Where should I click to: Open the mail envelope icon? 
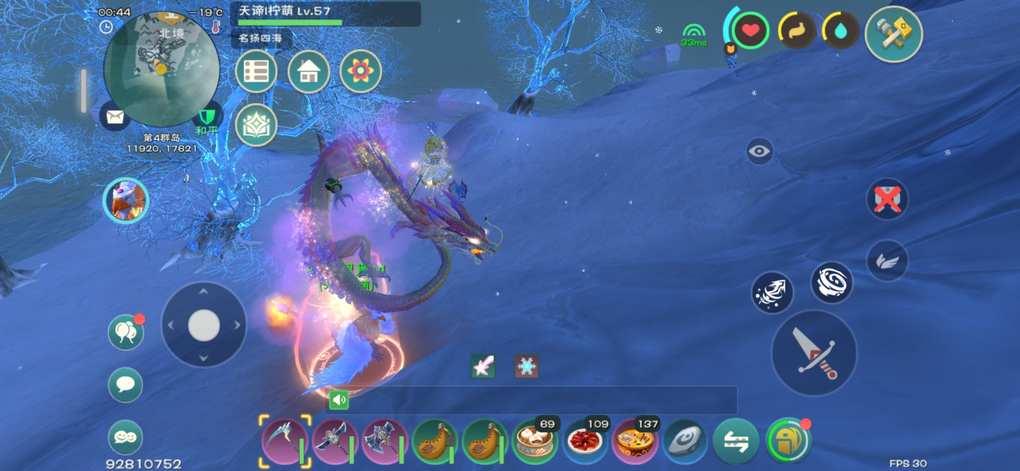pyautogui.click(x=115, y=117)
